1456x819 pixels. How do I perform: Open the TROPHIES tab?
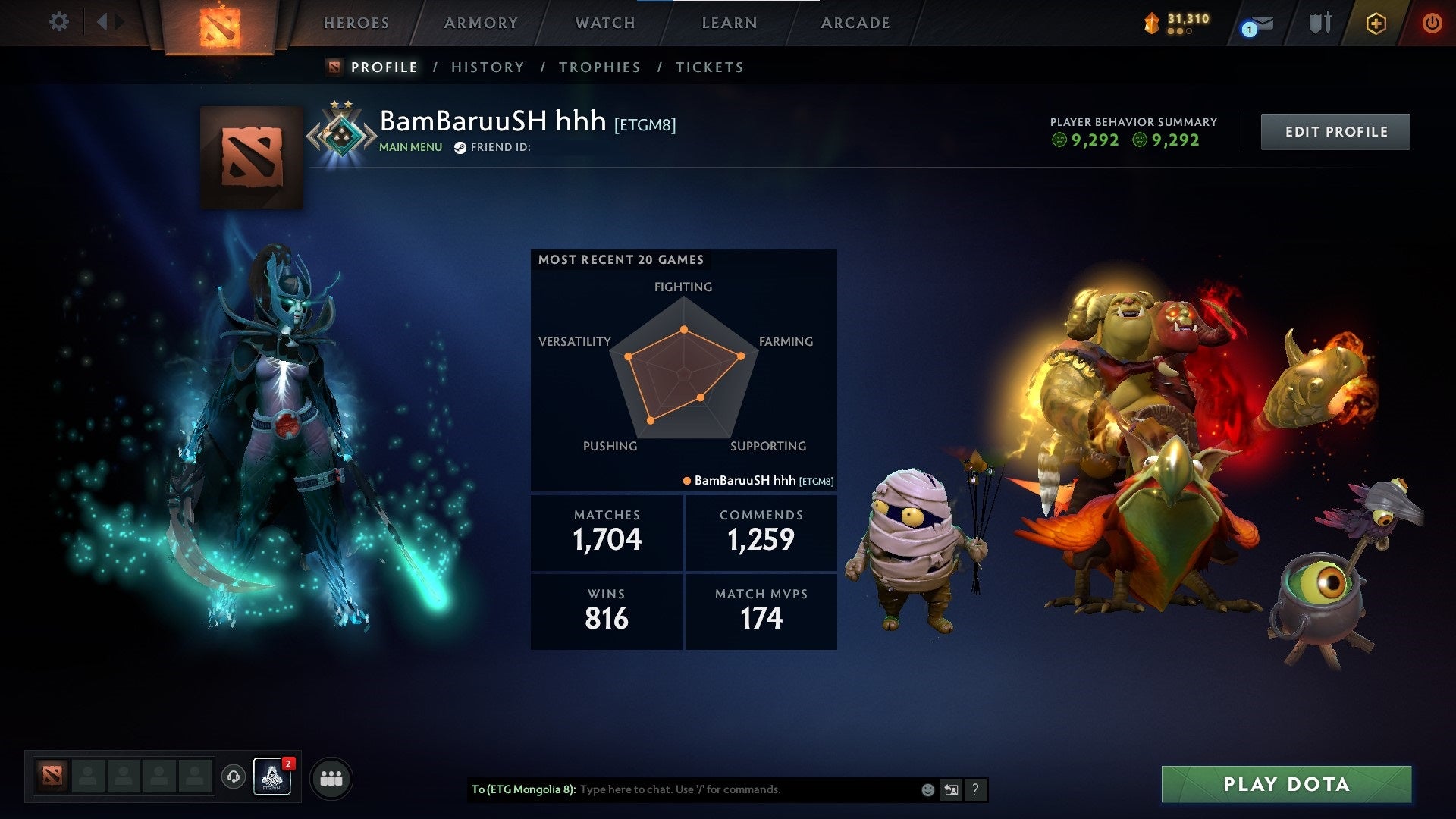(x=599, y=67)
